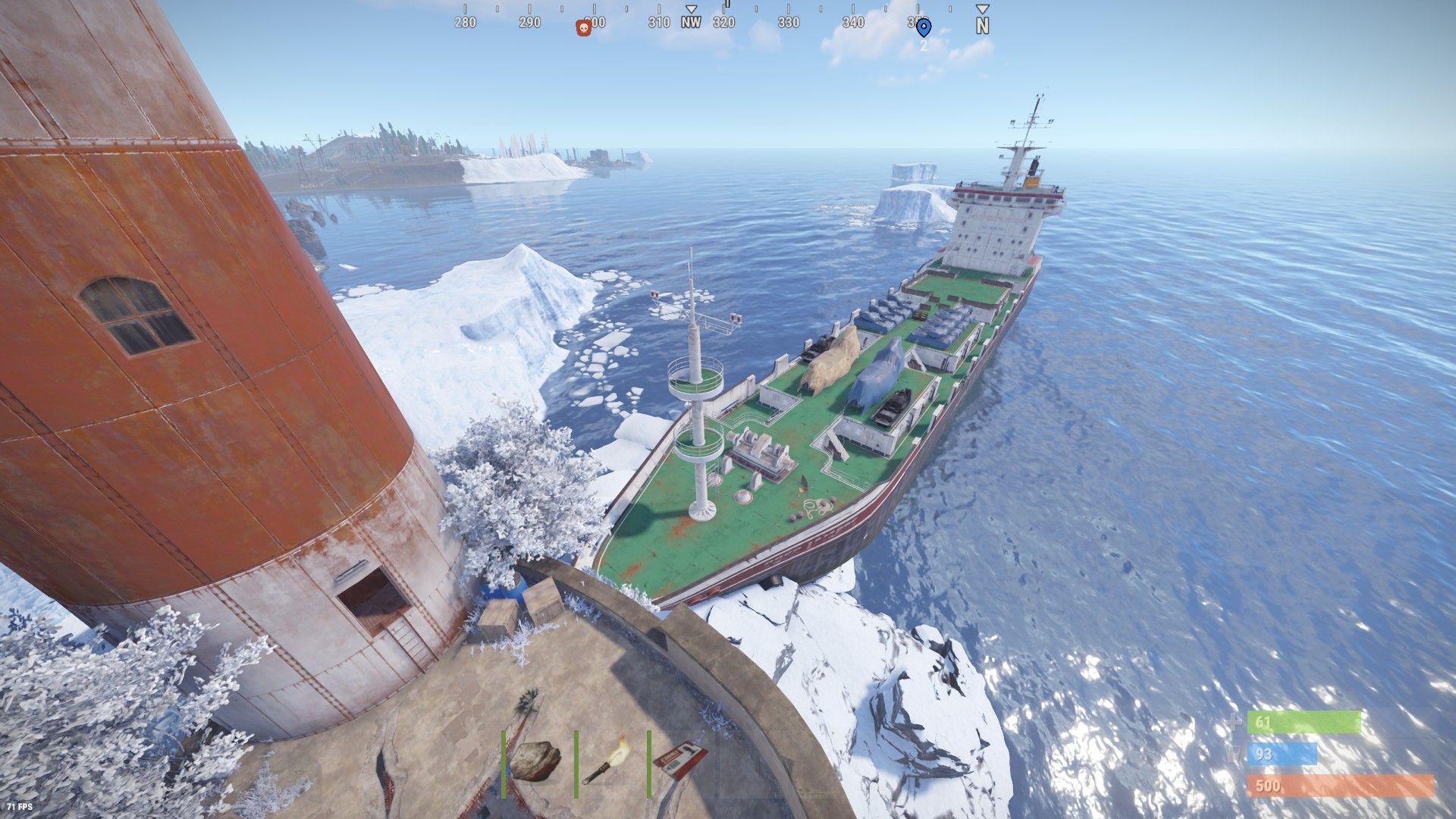Click the durability bar beside the torch slot
Viewport: 1456px width, 819px height.
point(576,763)
